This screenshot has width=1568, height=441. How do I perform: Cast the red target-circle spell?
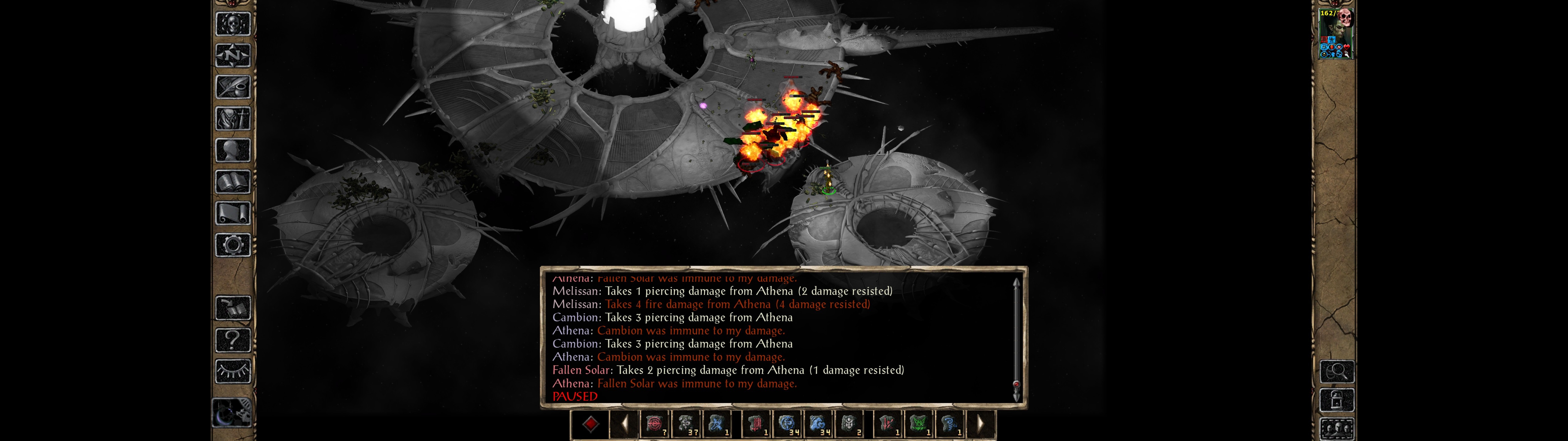655,424
